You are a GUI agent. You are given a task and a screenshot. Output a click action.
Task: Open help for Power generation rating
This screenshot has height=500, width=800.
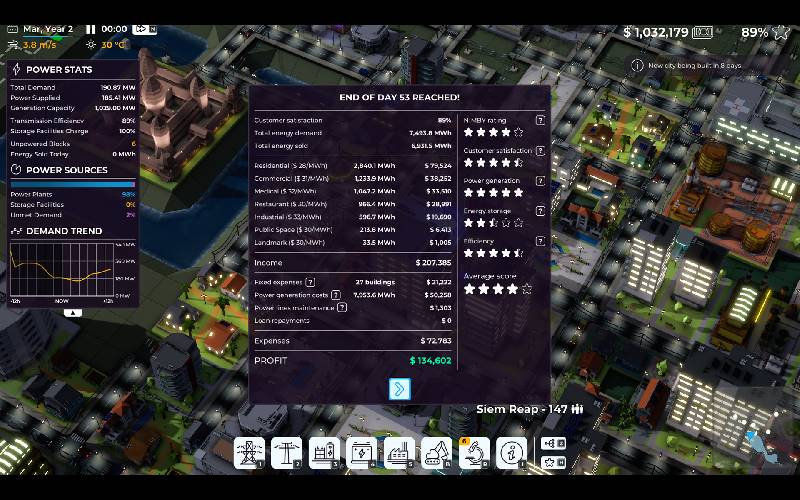[541, 181]
